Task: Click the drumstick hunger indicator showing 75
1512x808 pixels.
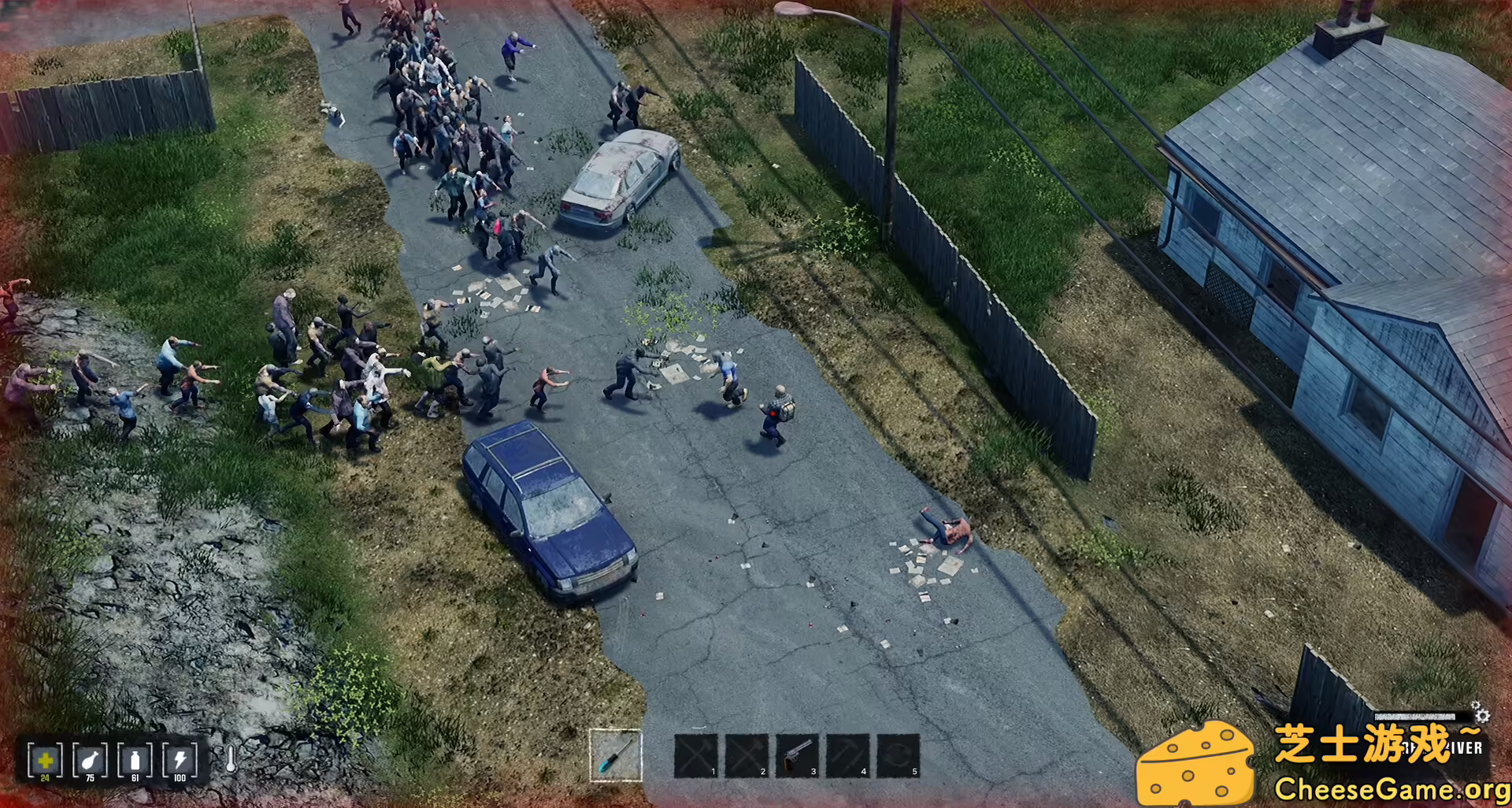Action: (89, 758)
